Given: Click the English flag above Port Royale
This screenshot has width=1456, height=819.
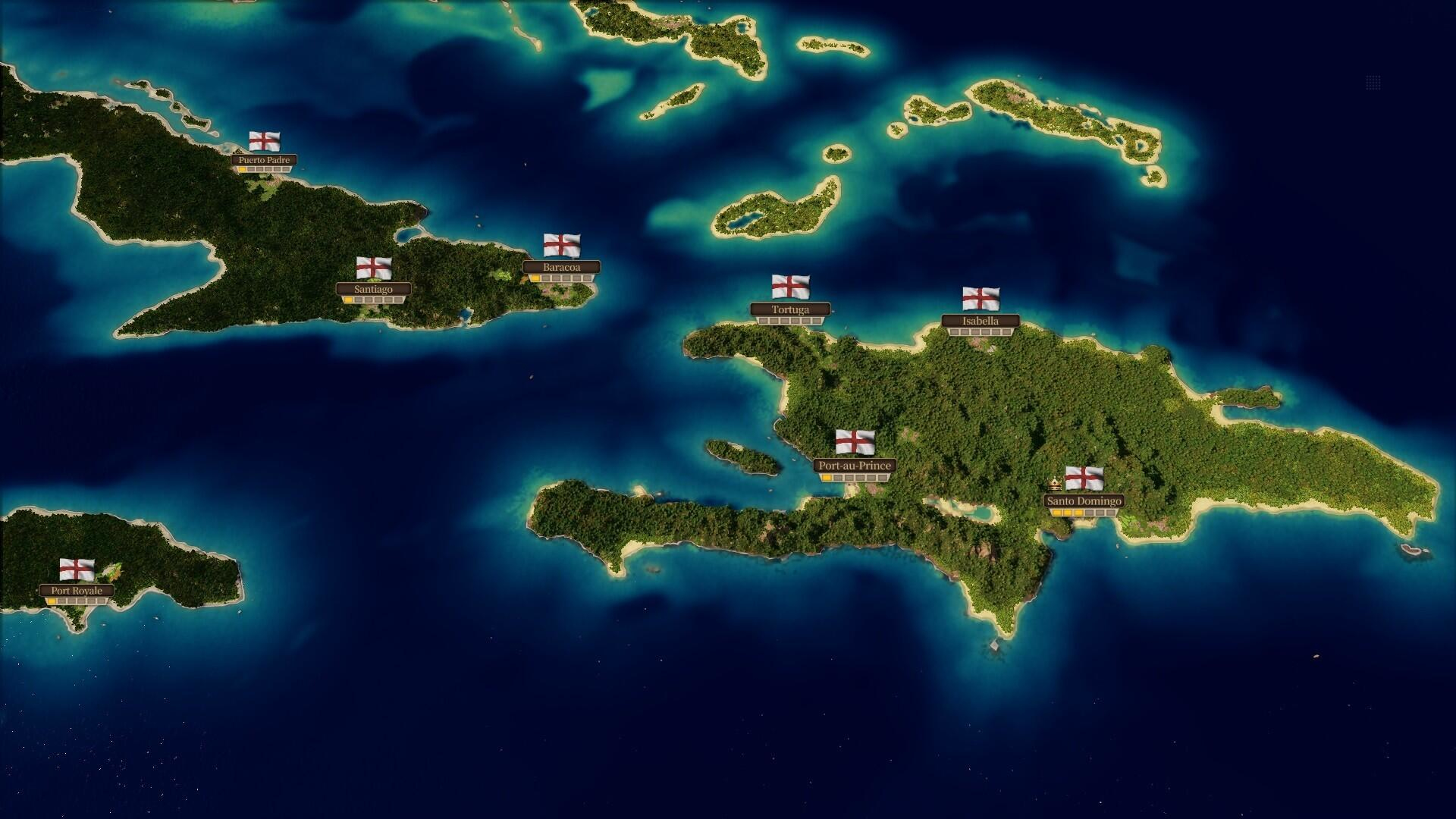Looking at the screenshot, I should tap(77, 570).
